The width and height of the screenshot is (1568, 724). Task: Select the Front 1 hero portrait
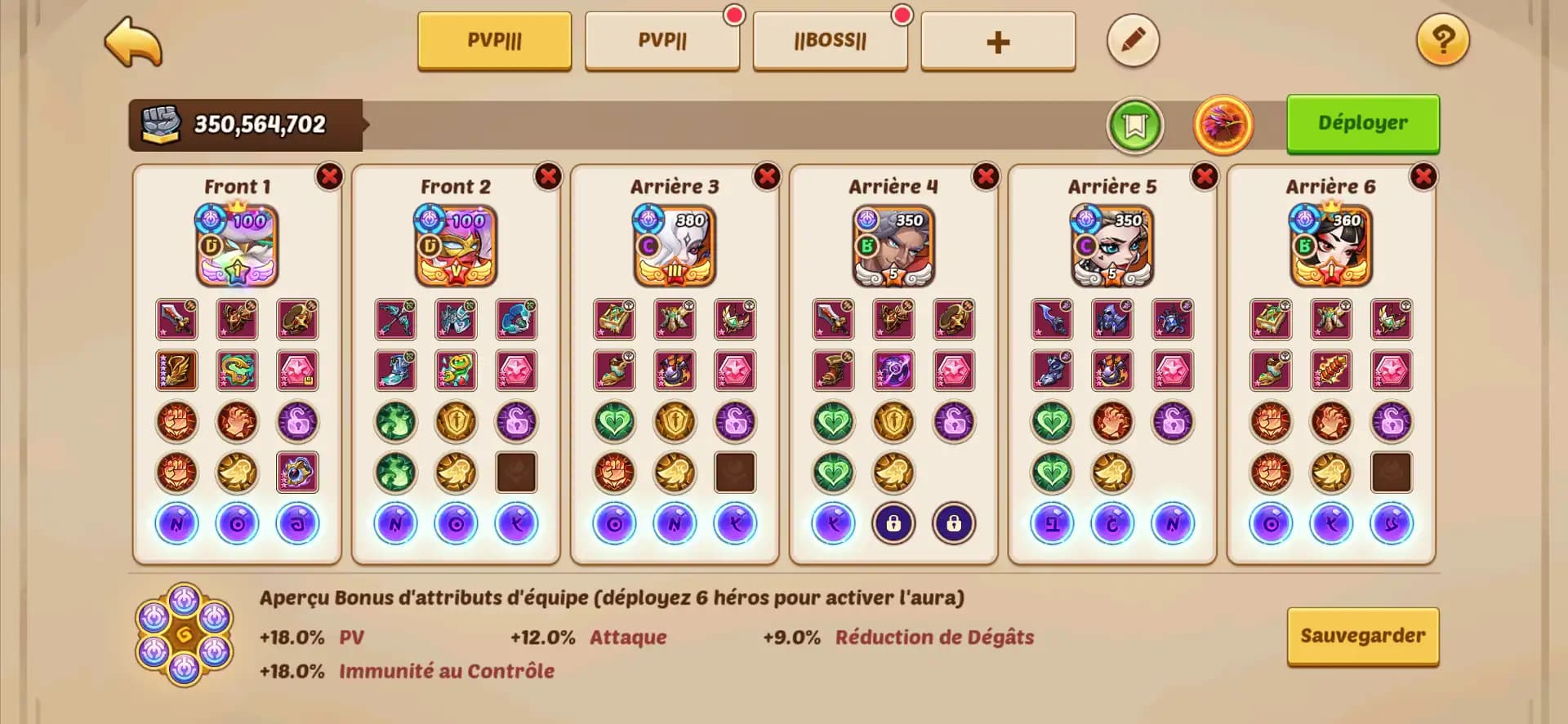coord(237,245)
